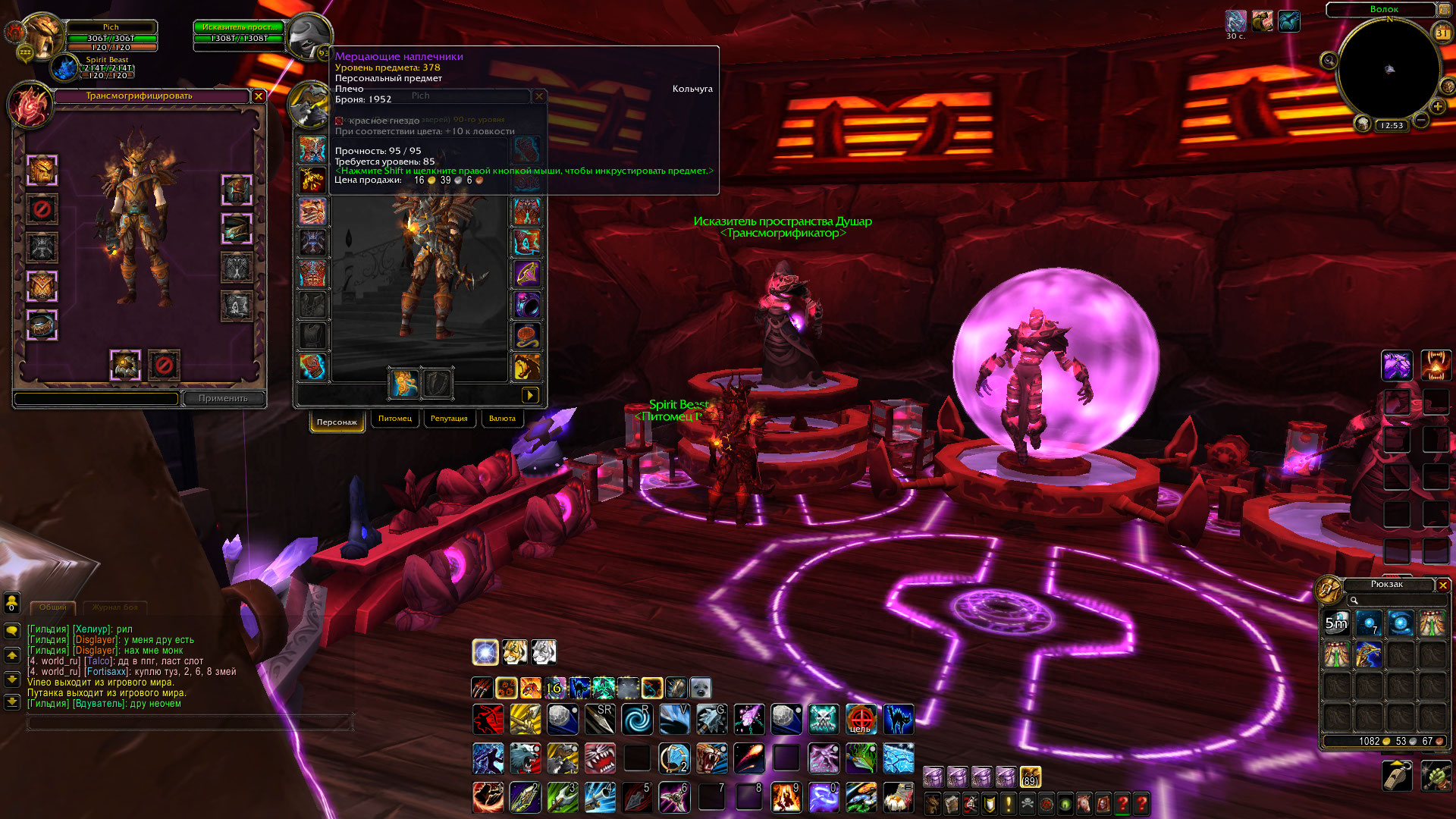Show the Валюта tab
The height and width of the screenshot is (819, 1456).
(502, 419)
